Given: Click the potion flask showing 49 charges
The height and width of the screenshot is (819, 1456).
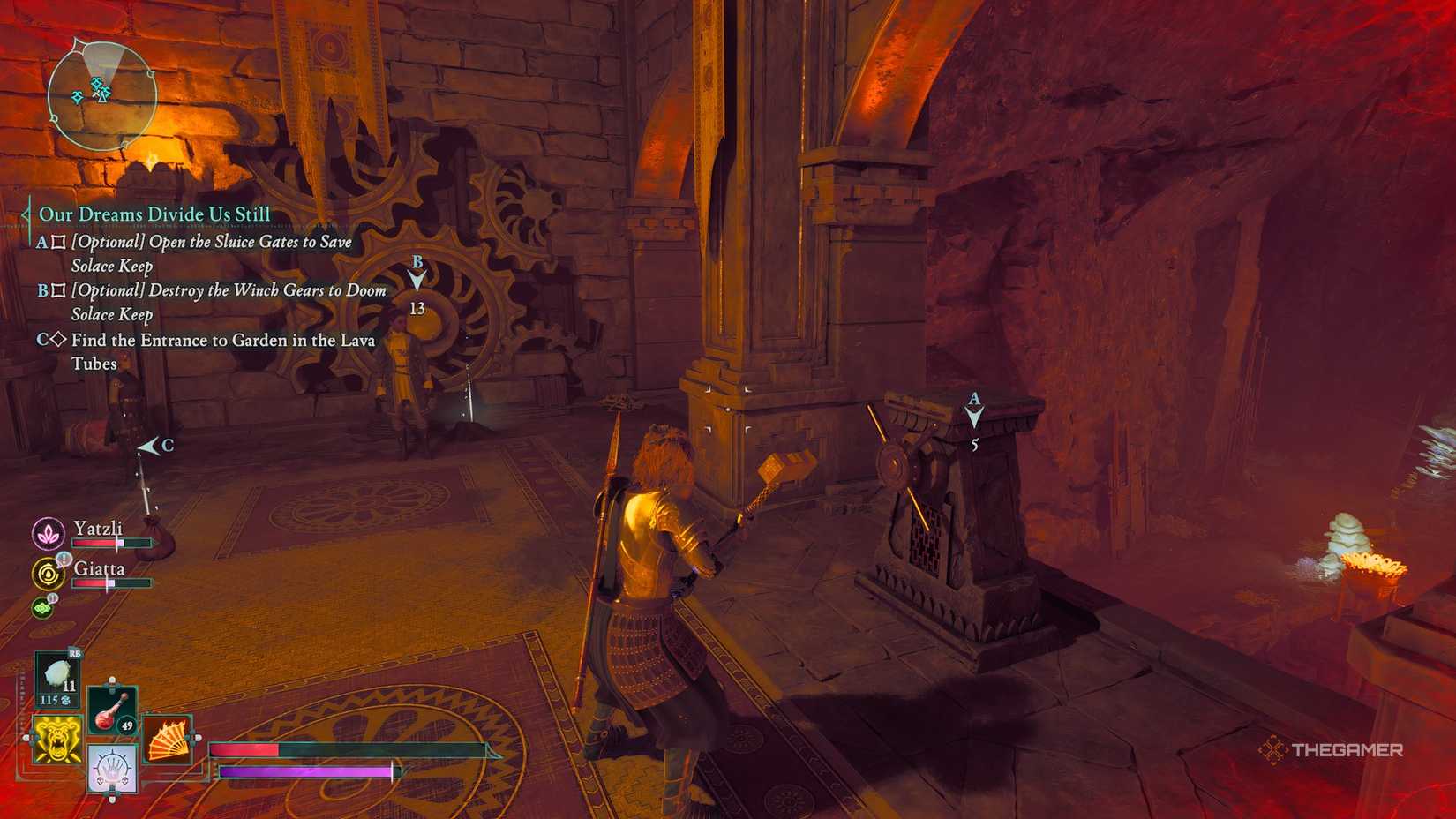Looking at the screenshot, I should point(110,710).
